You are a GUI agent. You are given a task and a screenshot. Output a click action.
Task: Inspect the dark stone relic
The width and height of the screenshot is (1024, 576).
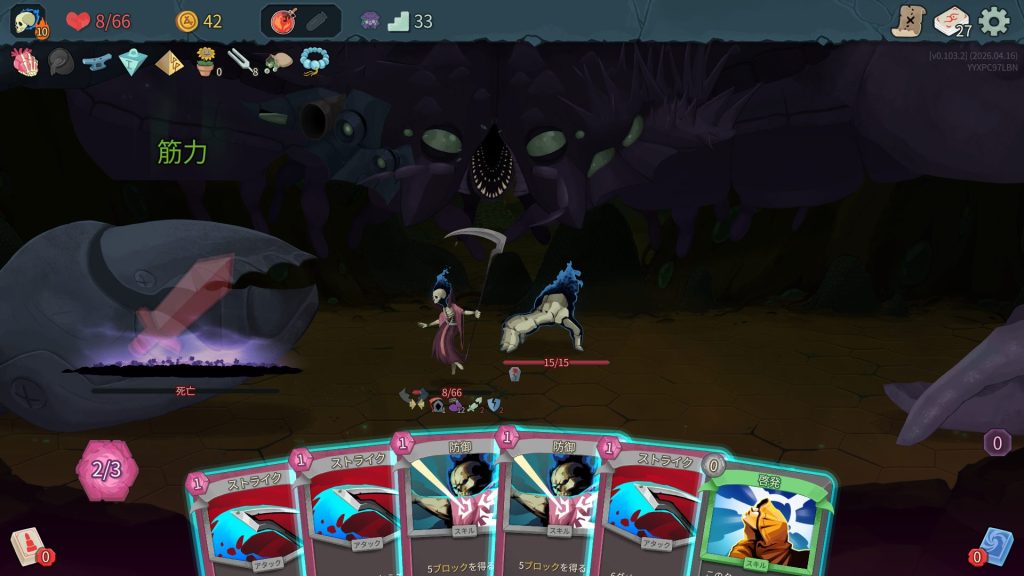tap(60, 62)
